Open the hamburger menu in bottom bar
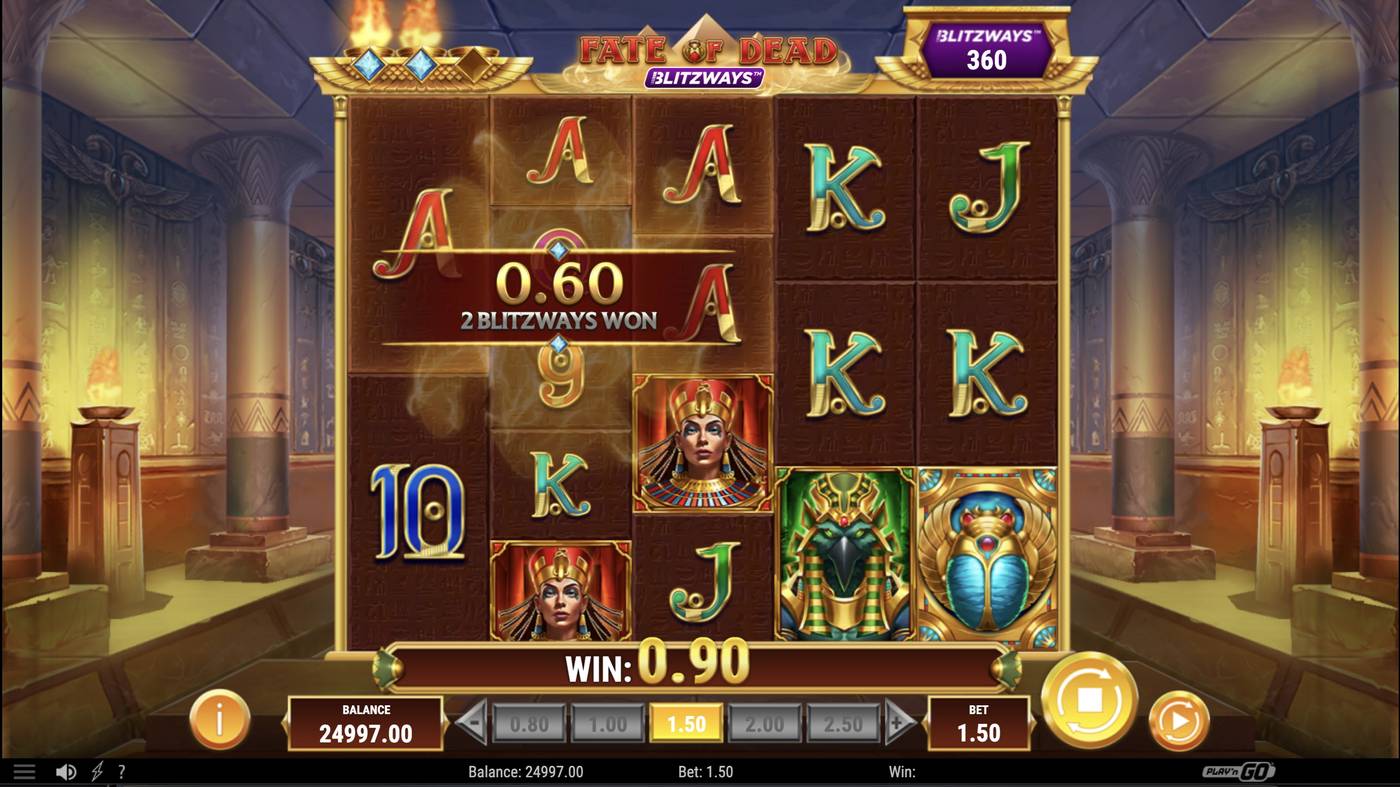Screen dimensions: 1400x787 (24, 772)
